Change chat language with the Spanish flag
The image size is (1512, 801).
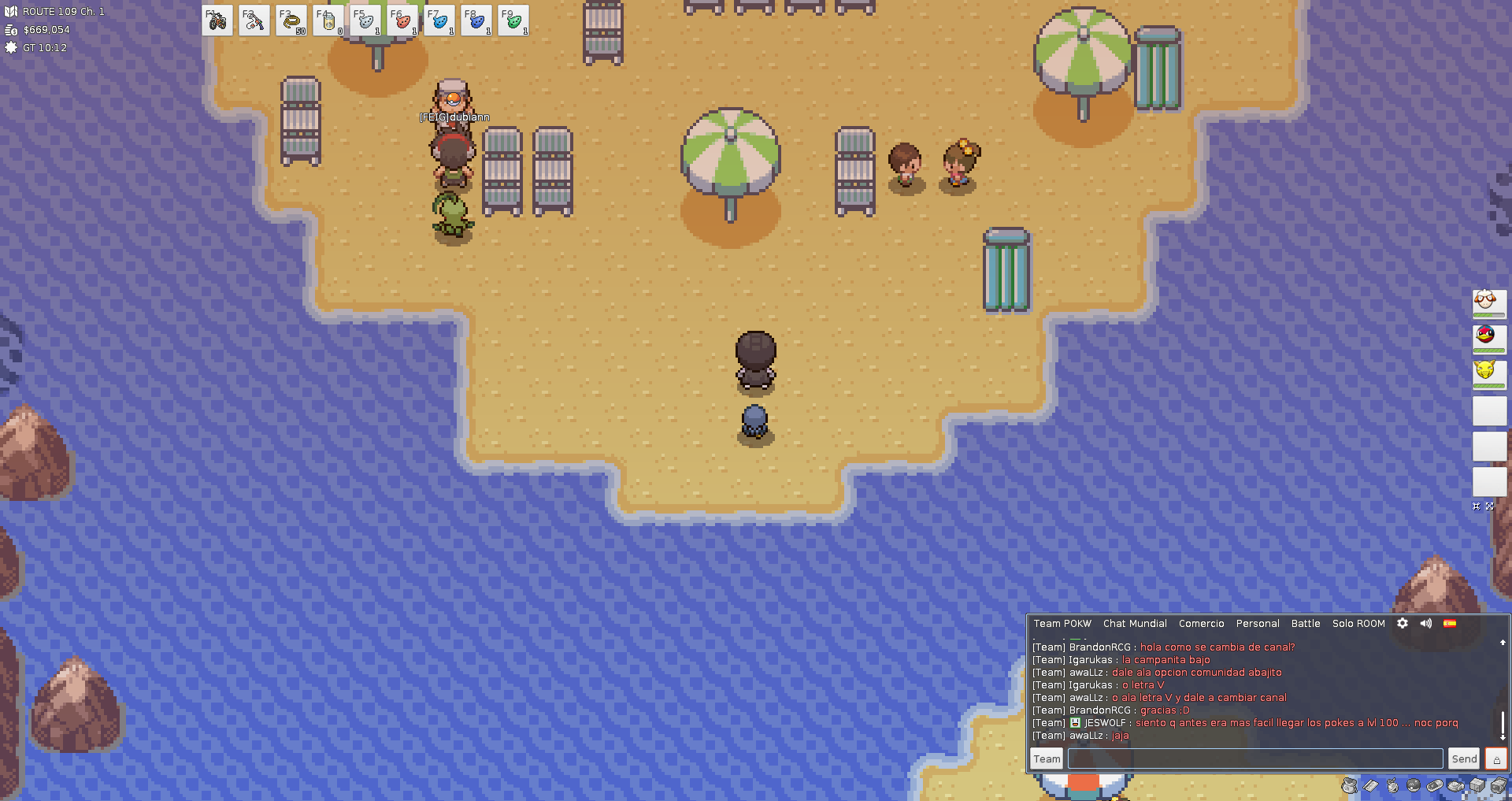(x=1450, y=623)
